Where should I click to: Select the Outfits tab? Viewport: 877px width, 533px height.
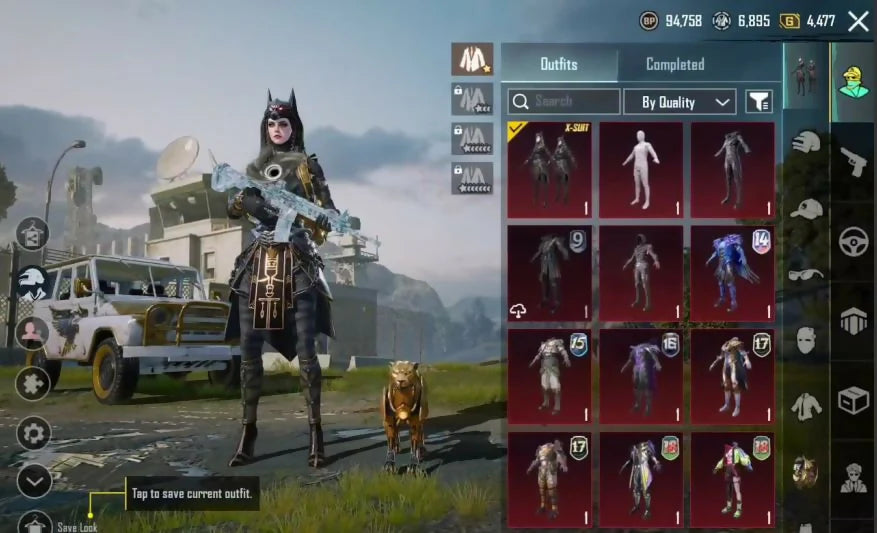point(559,64)
